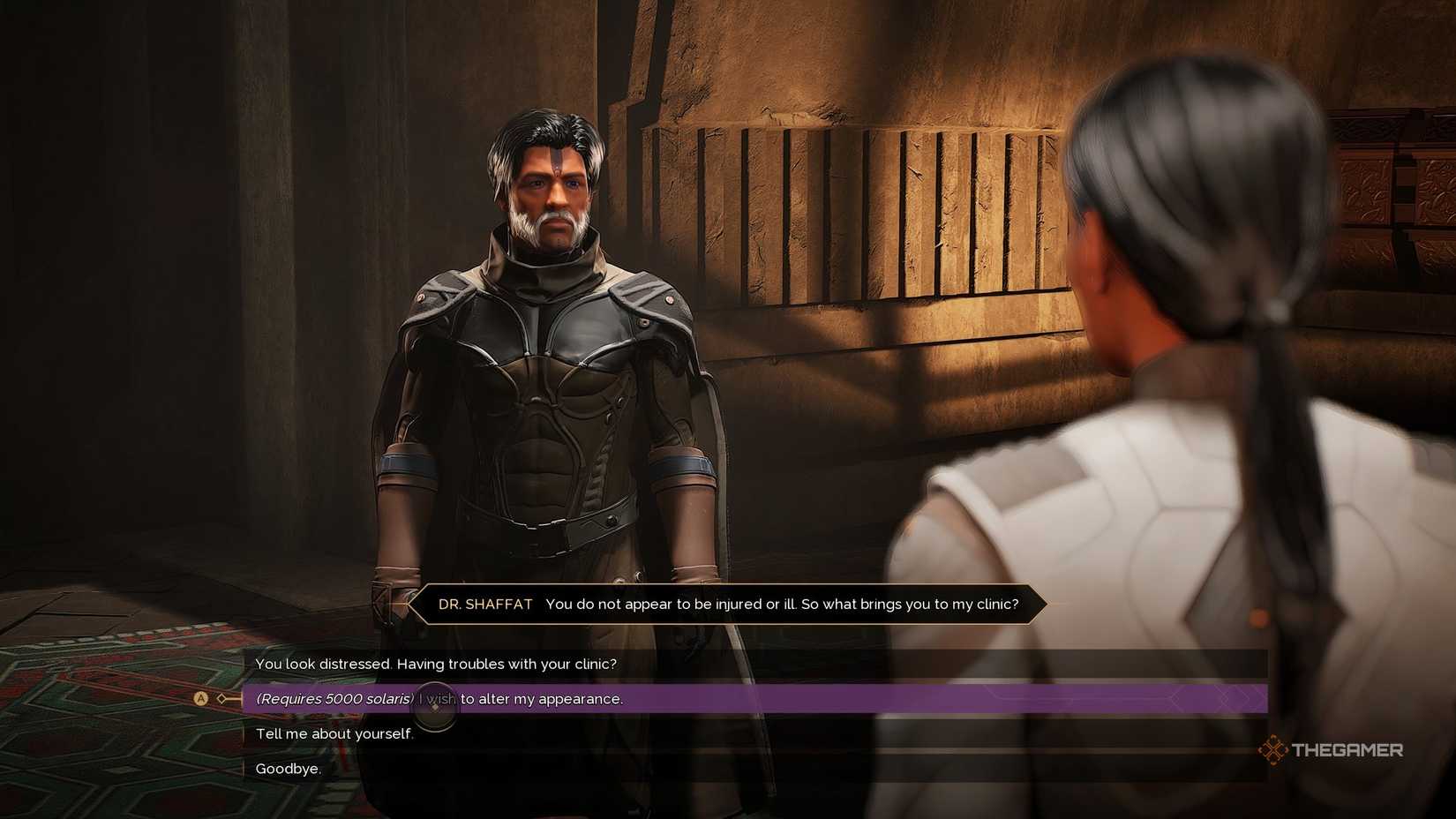Toggle selection onto the Goodbye option
The image size is (1456, 819).
click(x=288, y=769)
